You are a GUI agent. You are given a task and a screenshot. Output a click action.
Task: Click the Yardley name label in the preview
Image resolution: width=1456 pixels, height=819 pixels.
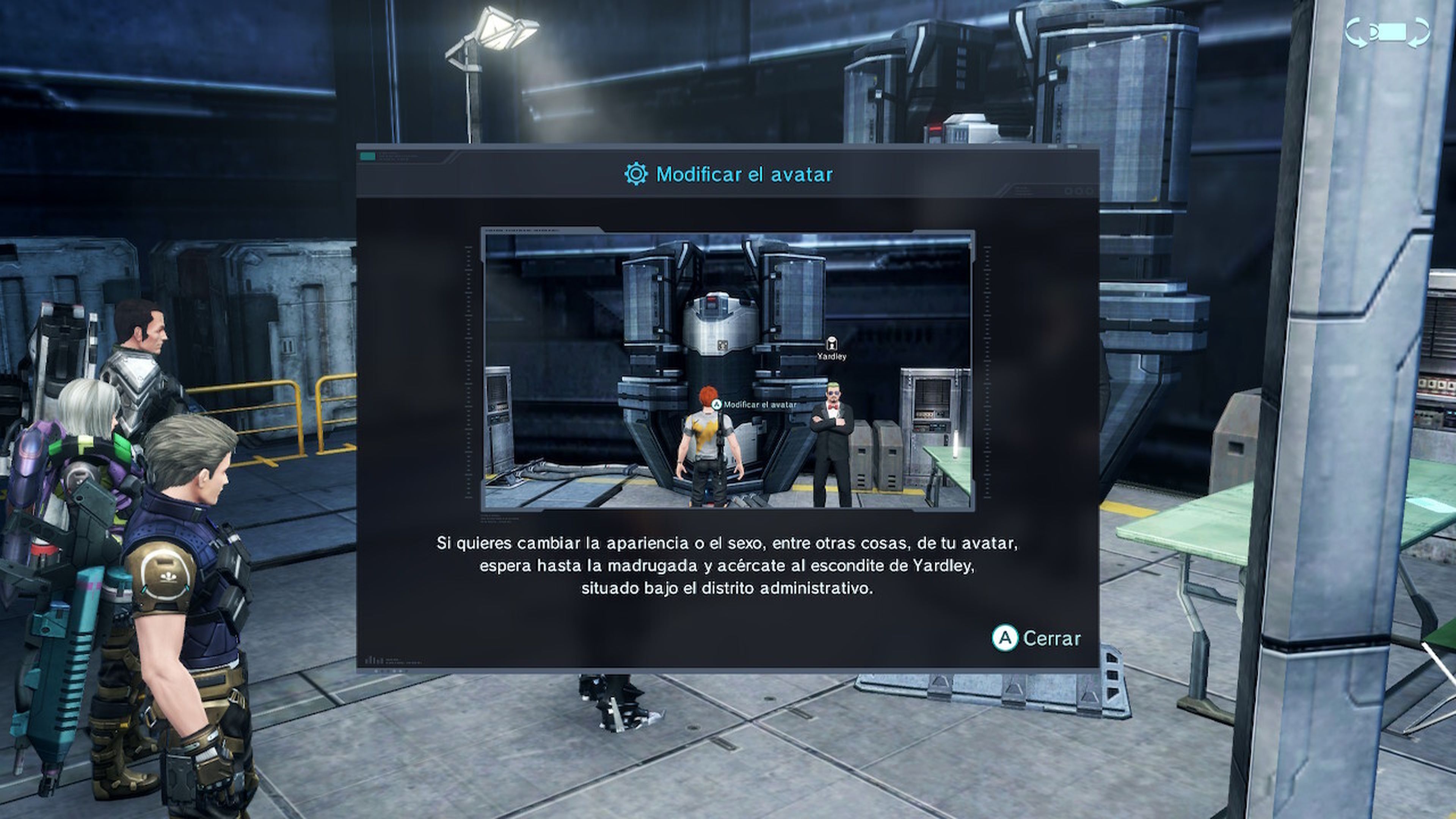pyautogui.click(x=832, y=356)
